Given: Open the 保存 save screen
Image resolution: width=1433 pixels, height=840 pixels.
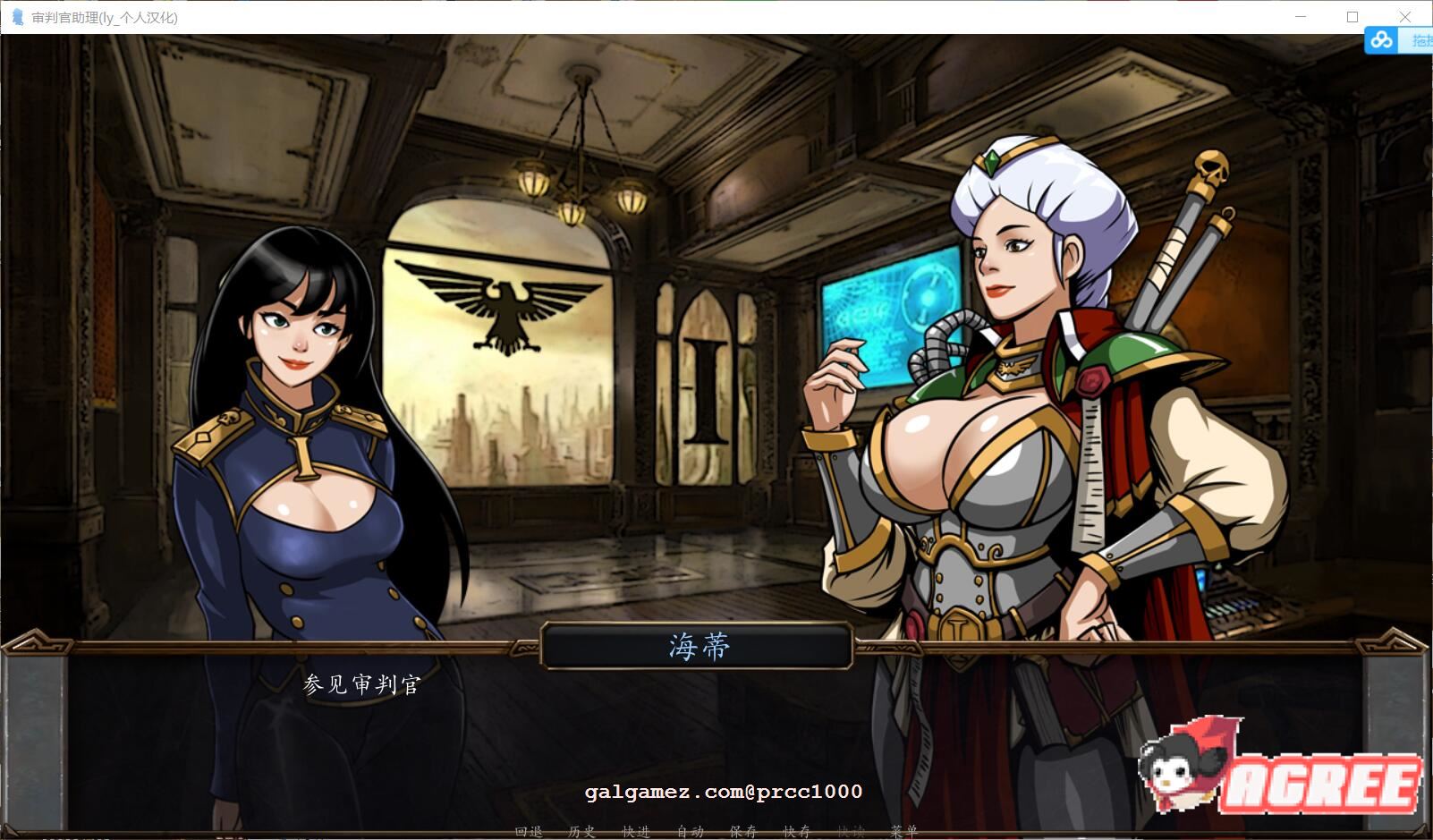Looking at the screenshot, I should (746, 832).
